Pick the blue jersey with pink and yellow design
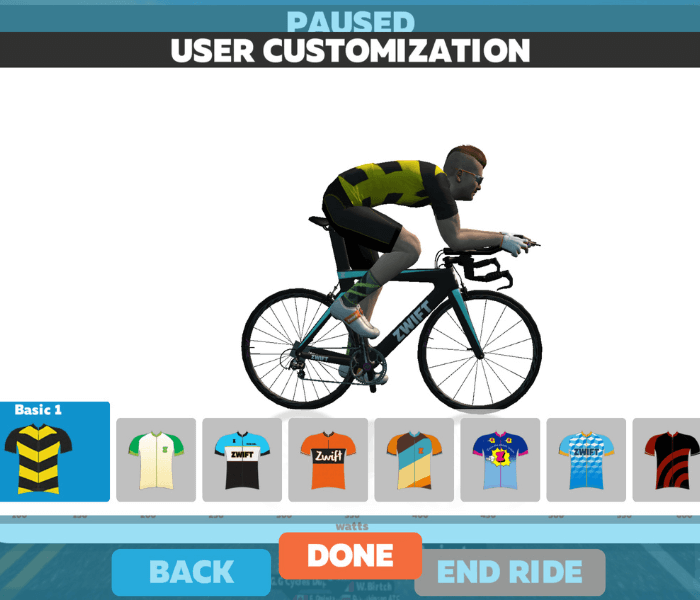The image size is (700, 600). (x=499, y=460)
